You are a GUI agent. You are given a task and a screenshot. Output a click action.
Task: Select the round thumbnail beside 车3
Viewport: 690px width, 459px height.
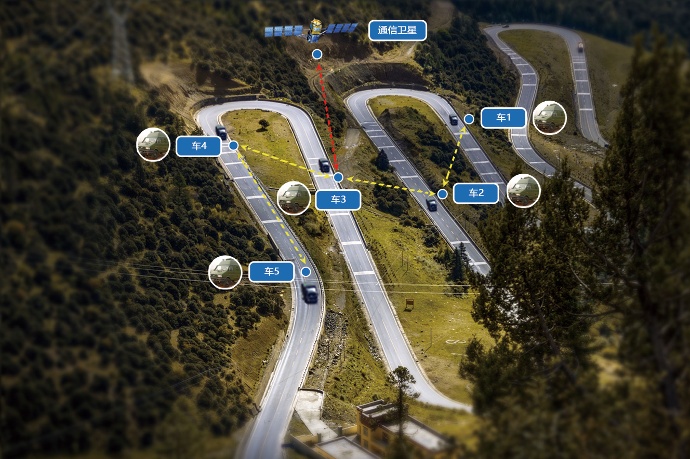point(293,198)
